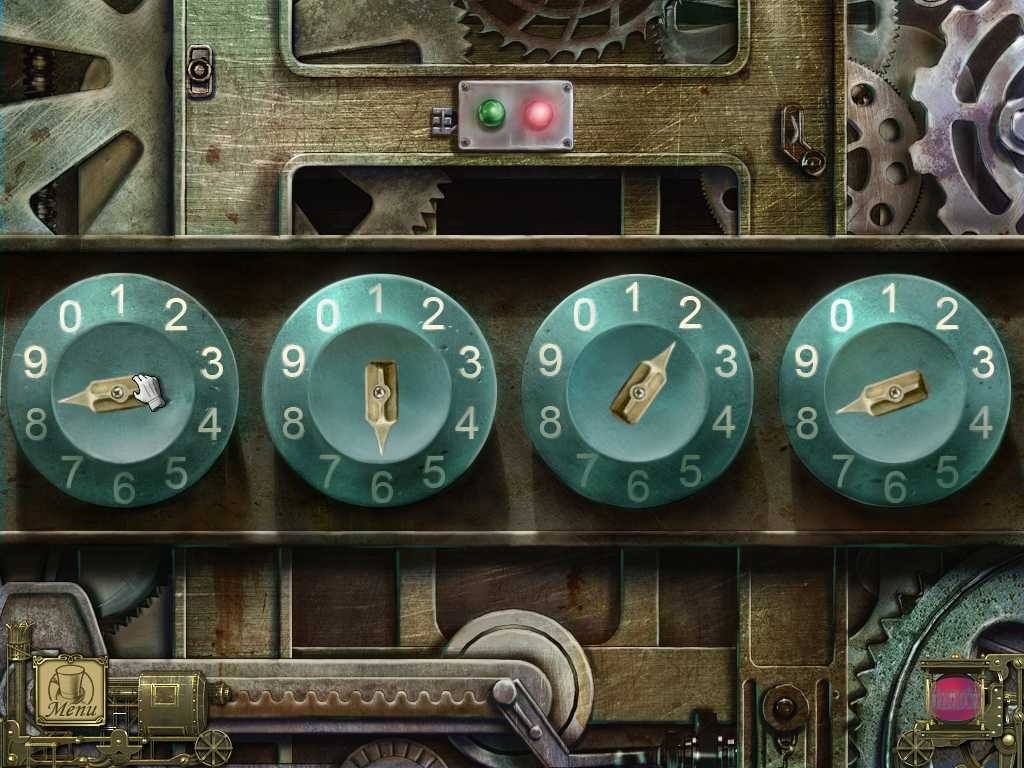Viewport: 1024px width, 768px height.
Task: Turn the dial whose pointer aims at 6
Action: click(380, 390)
